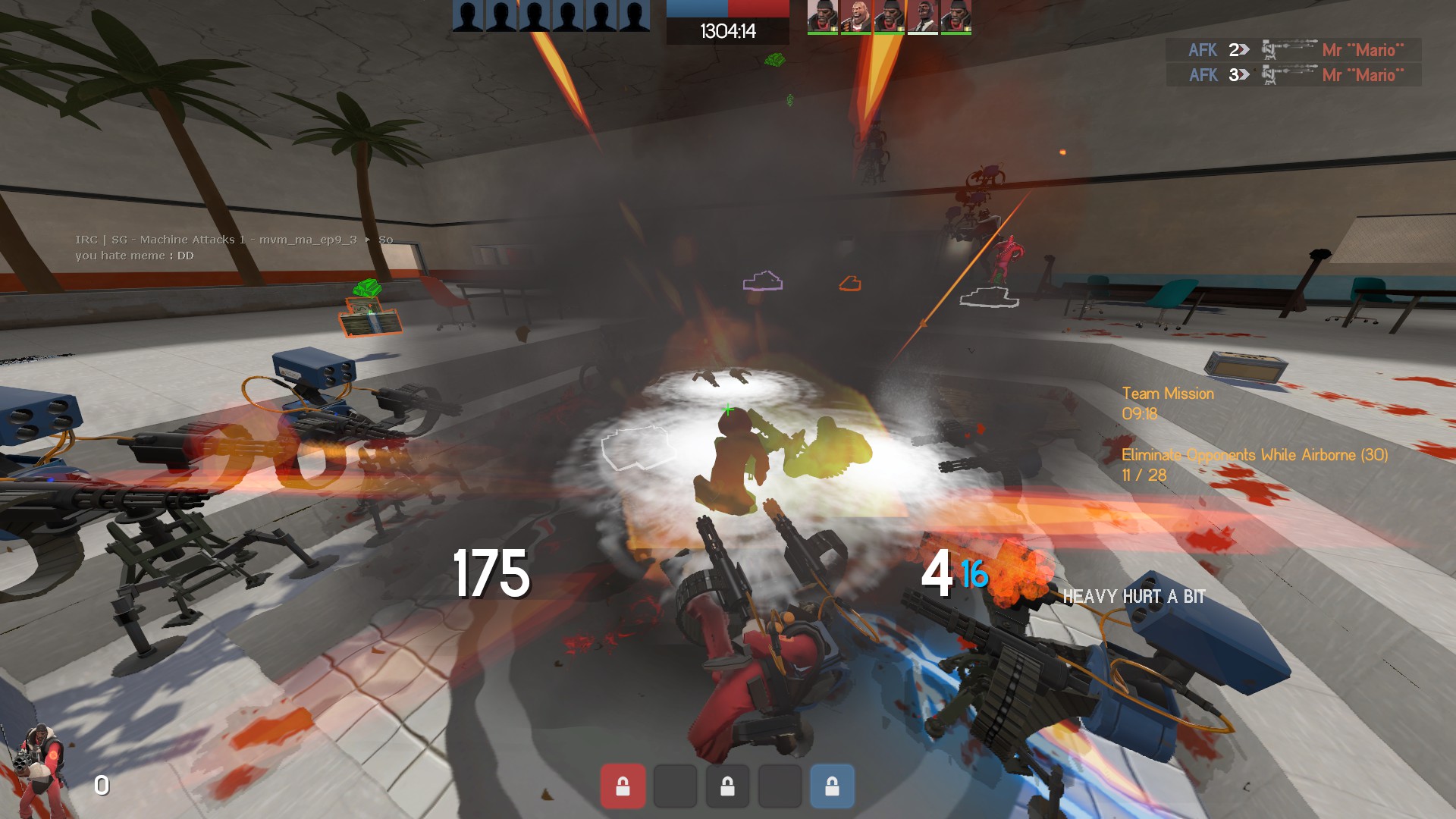Select the AFK 2 kill feed entry
Viewport: 1456px width, 819px height.
[1293, 50]
